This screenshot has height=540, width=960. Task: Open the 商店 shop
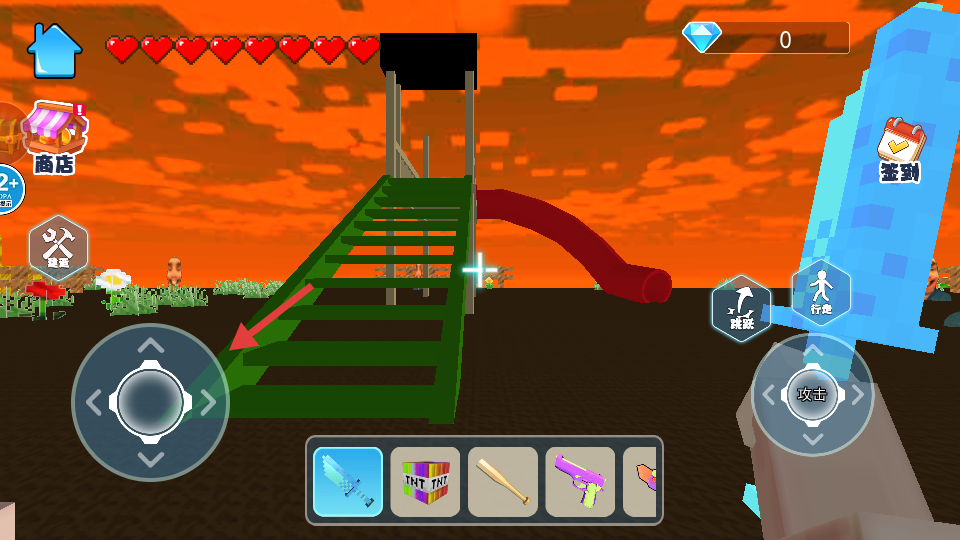[x=55, y=138]
